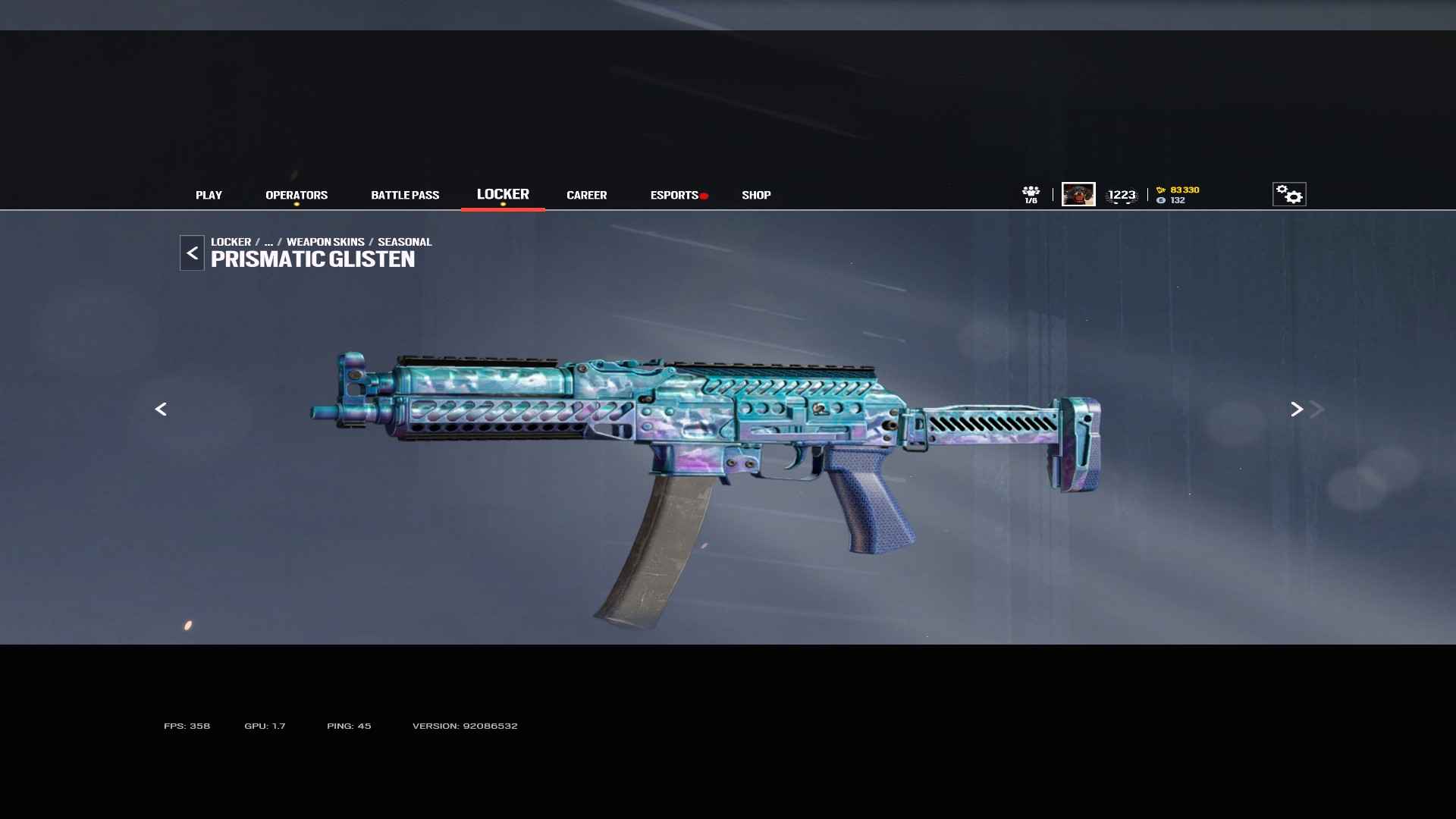Go to the Career tab
Viewport: 1456px width, 819px height.
(x=586, y=195)
